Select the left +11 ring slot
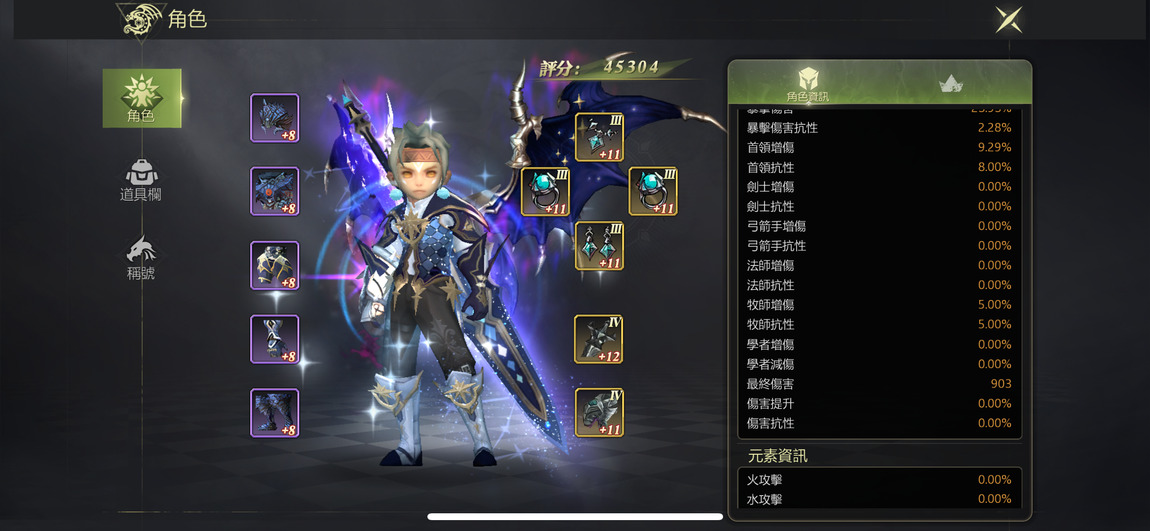The height and width of the screenshot is (531, 1150). click(x=545, y=191)
